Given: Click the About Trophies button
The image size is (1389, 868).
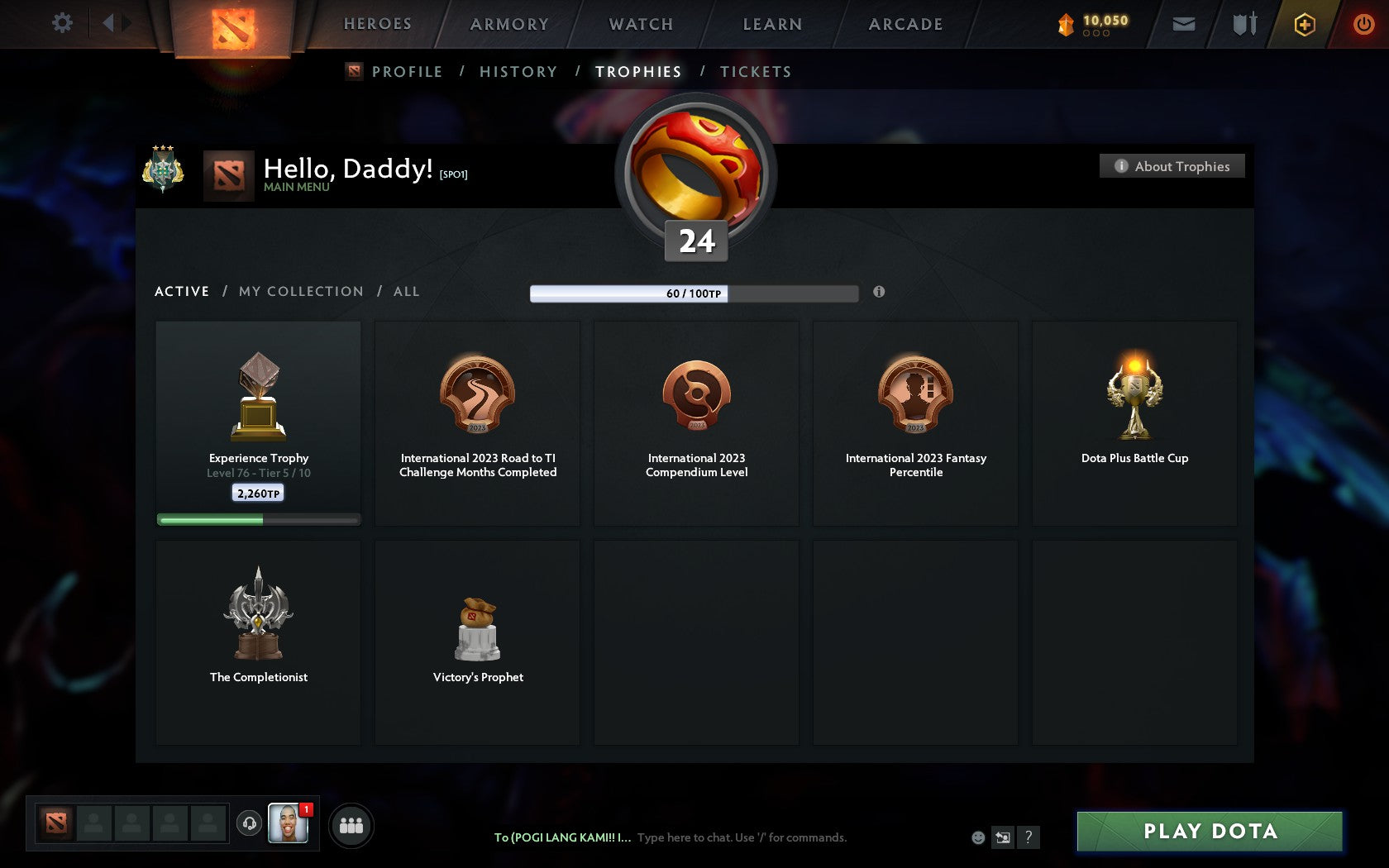Looking at the screenshot, I should 1172,166.
